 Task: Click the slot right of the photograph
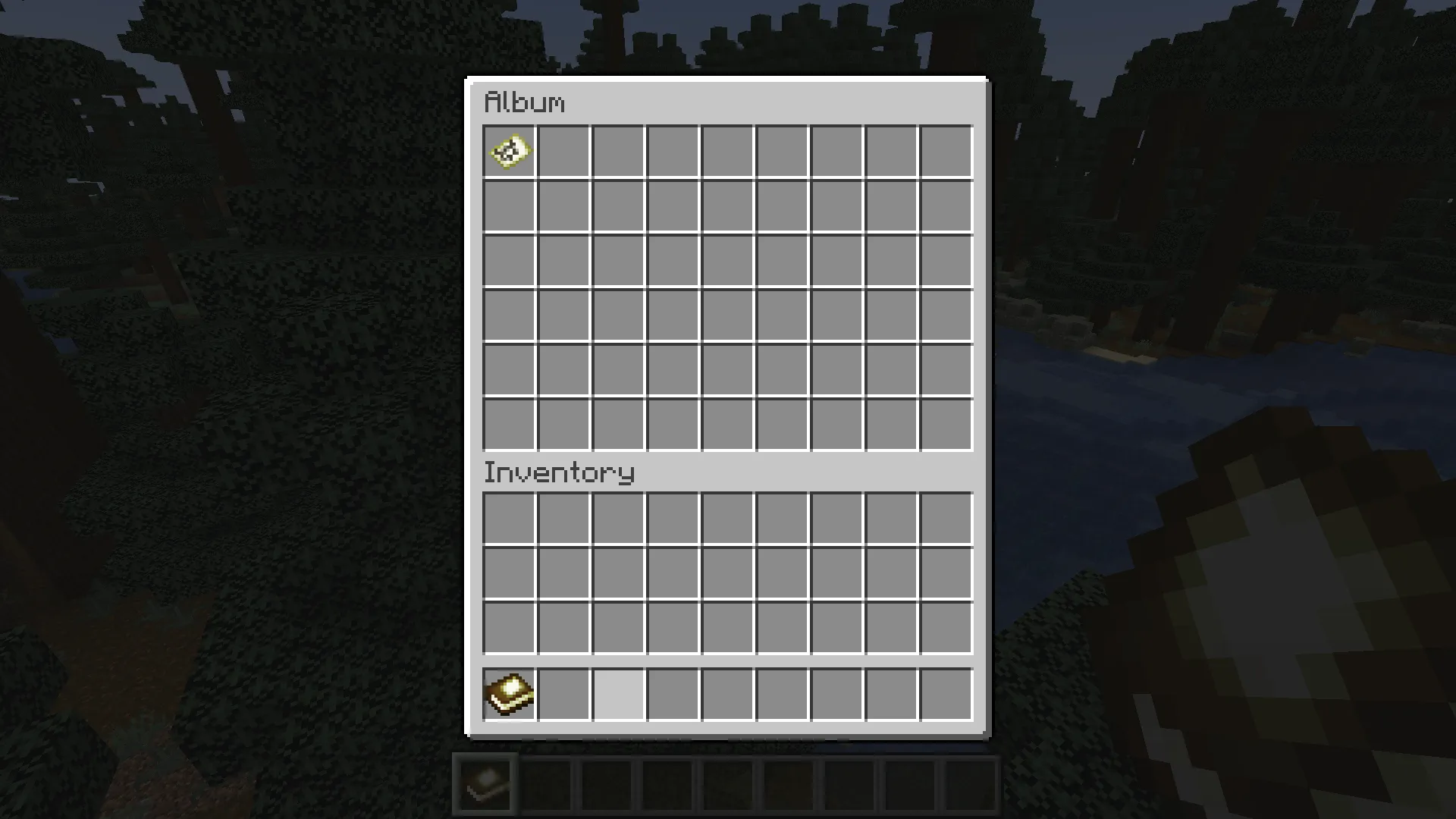coord(563,152)
